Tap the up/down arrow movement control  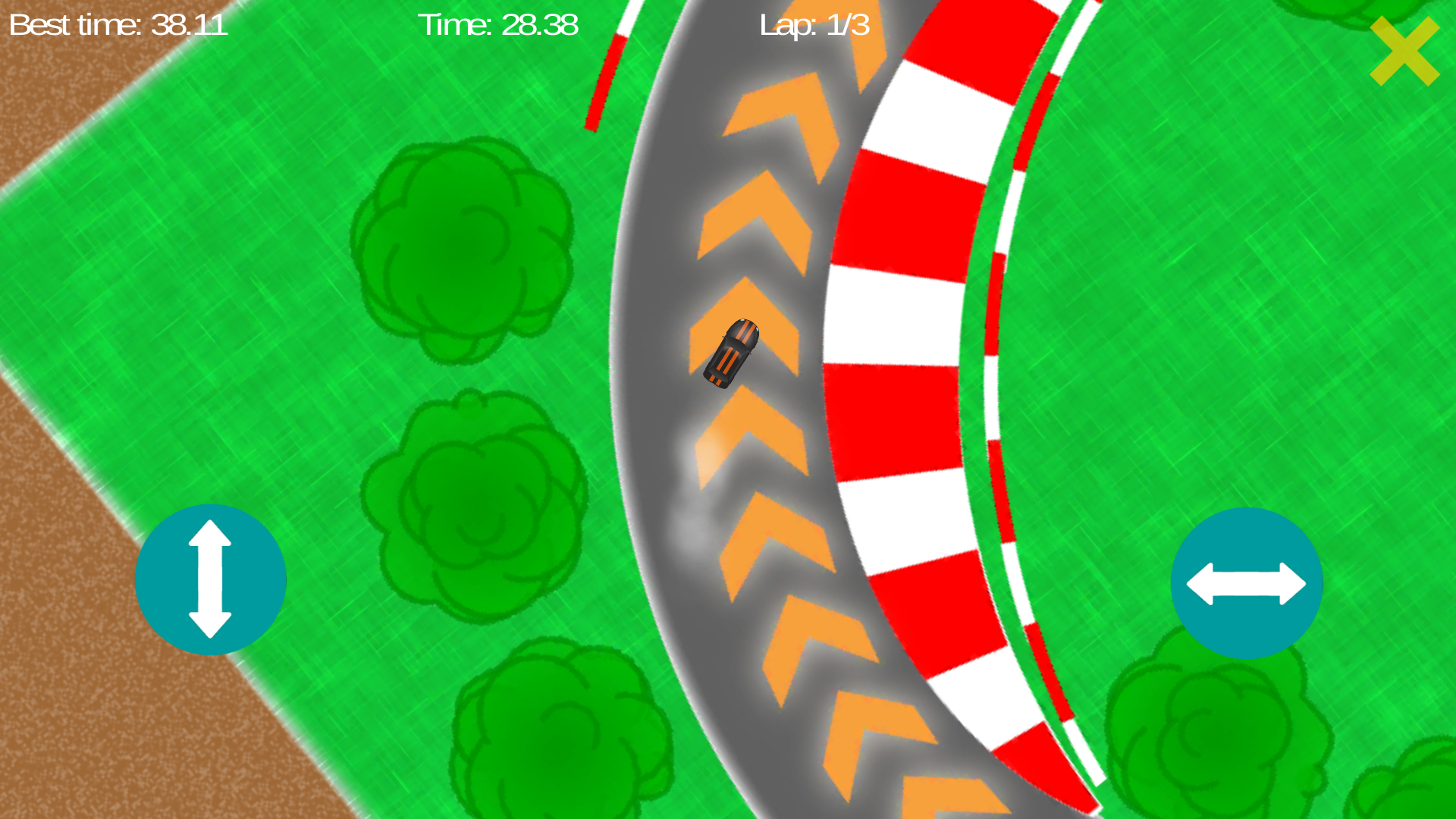(210, 579)
